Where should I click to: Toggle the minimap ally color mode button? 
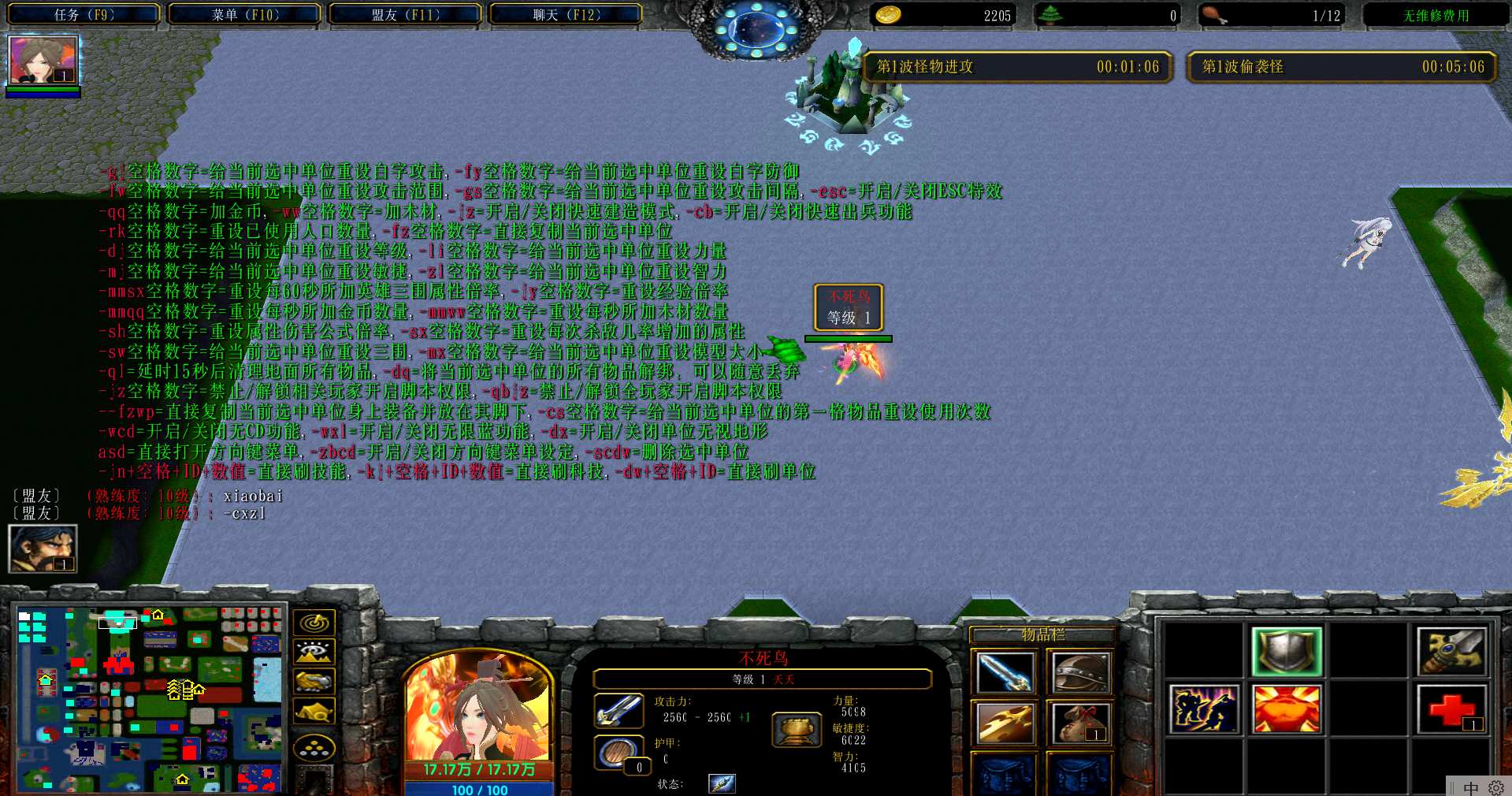(314, 681)
